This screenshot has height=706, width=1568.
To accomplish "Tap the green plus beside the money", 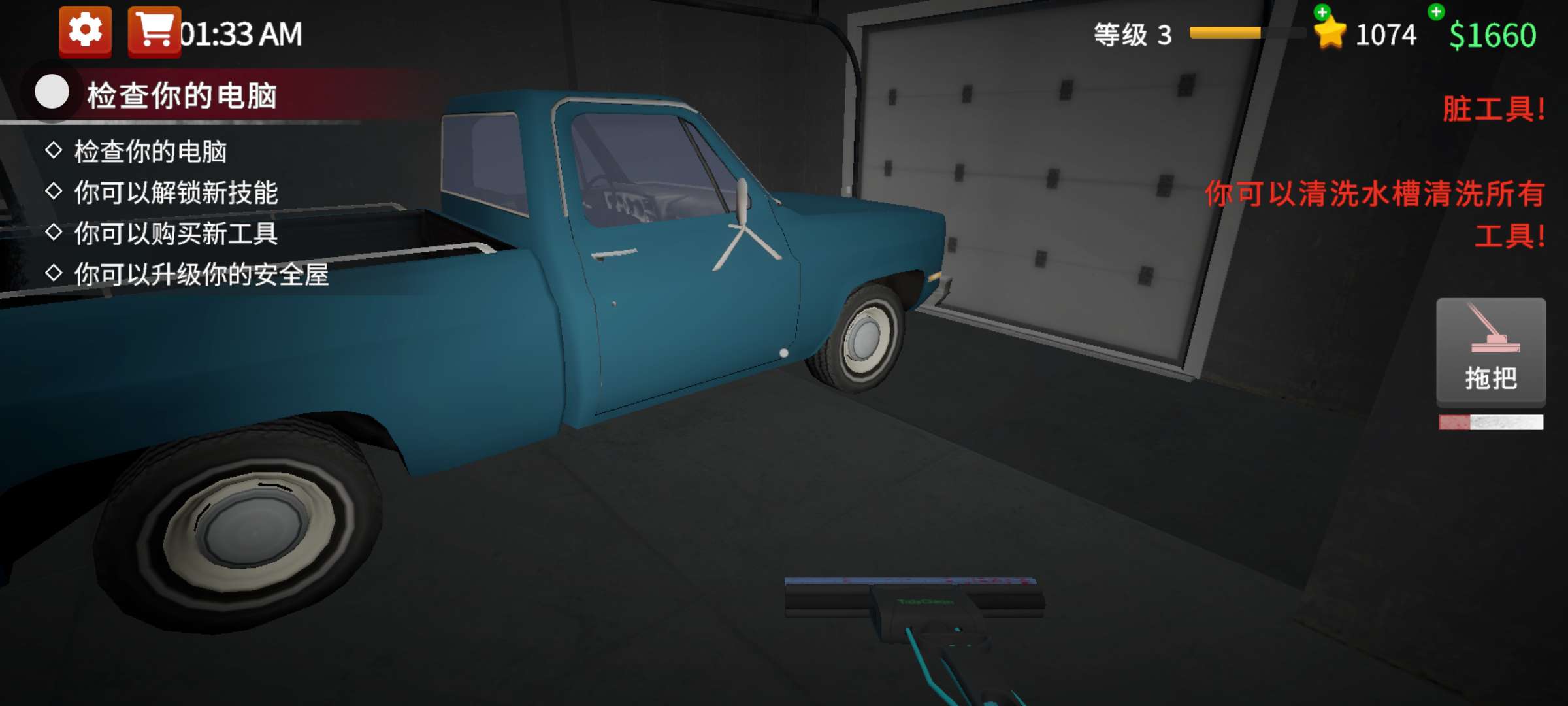I will point(1436,11).
